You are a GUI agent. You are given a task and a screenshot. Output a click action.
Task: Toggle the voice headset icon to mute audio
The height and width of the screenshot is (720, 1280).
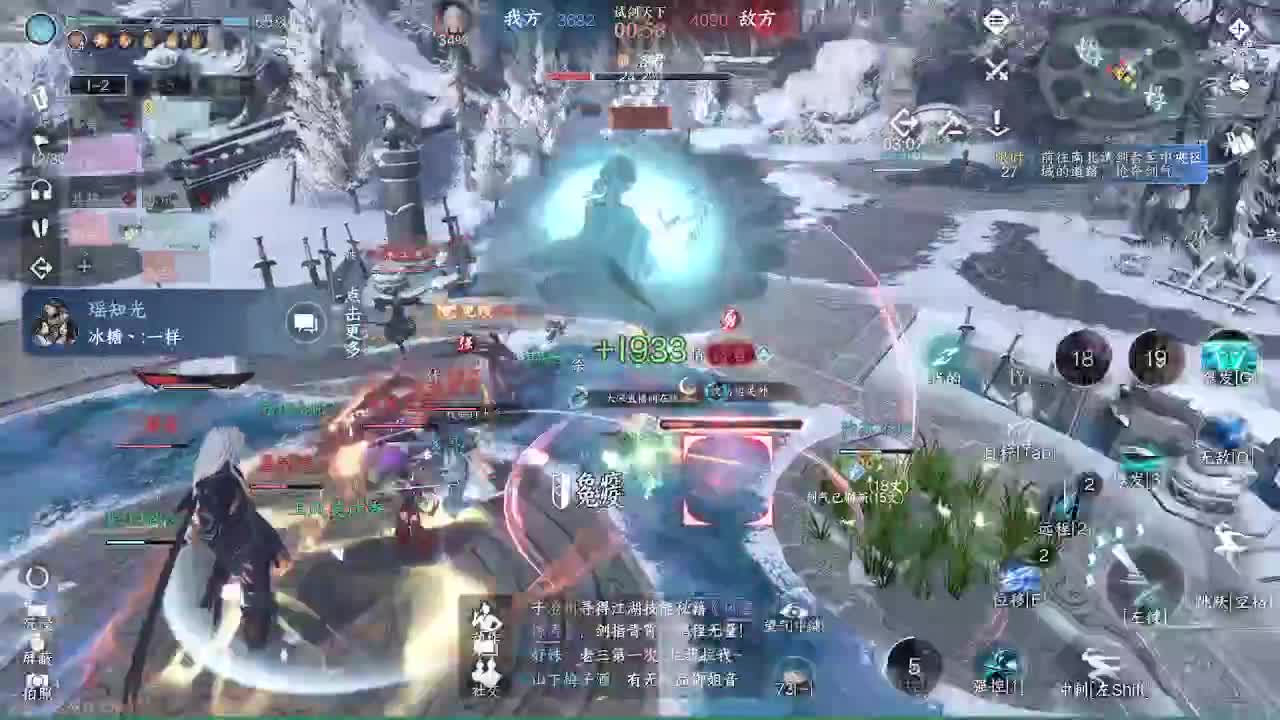[x=40, y=190]
